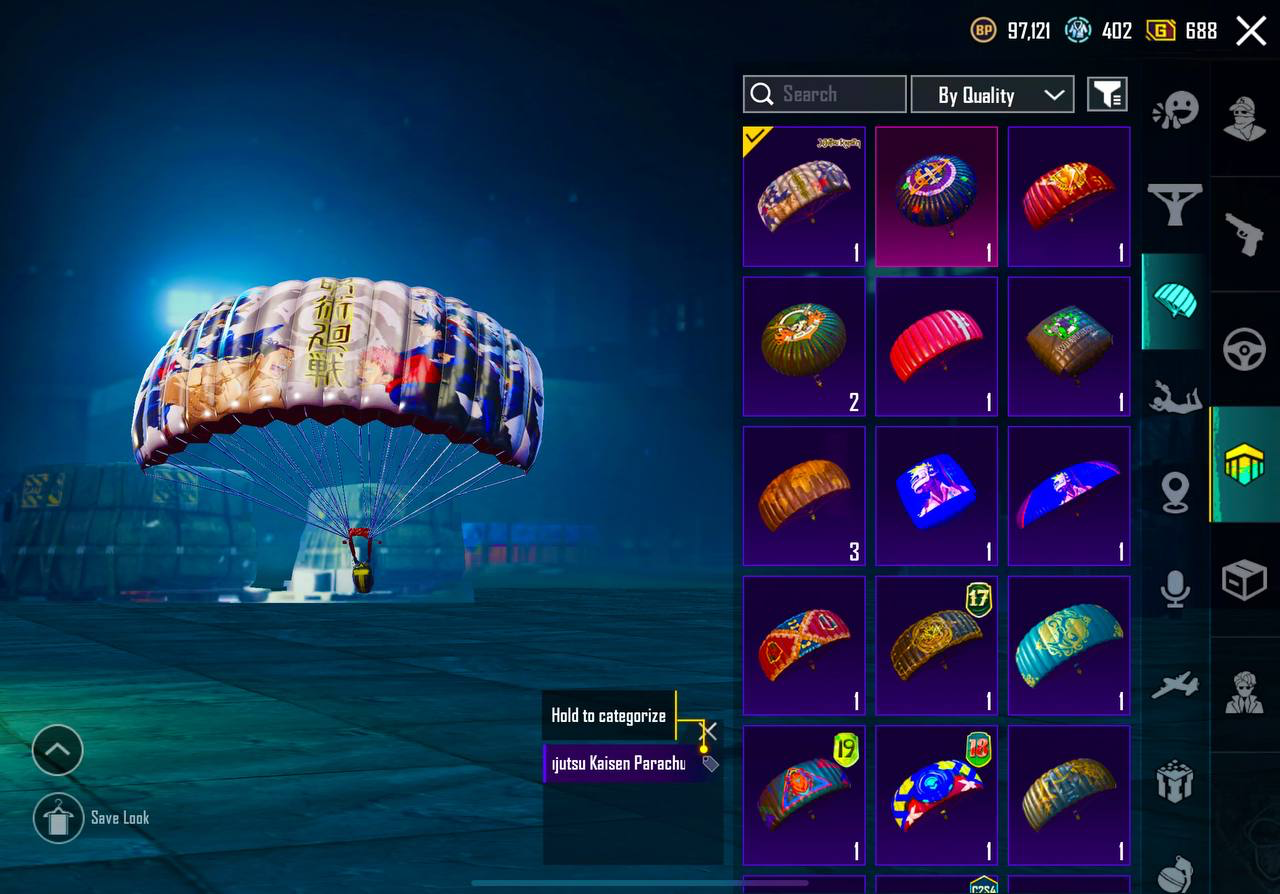1280x894 pixels.
Task: Select the orange parachute with quantity 3
Action: coord(804,496)
